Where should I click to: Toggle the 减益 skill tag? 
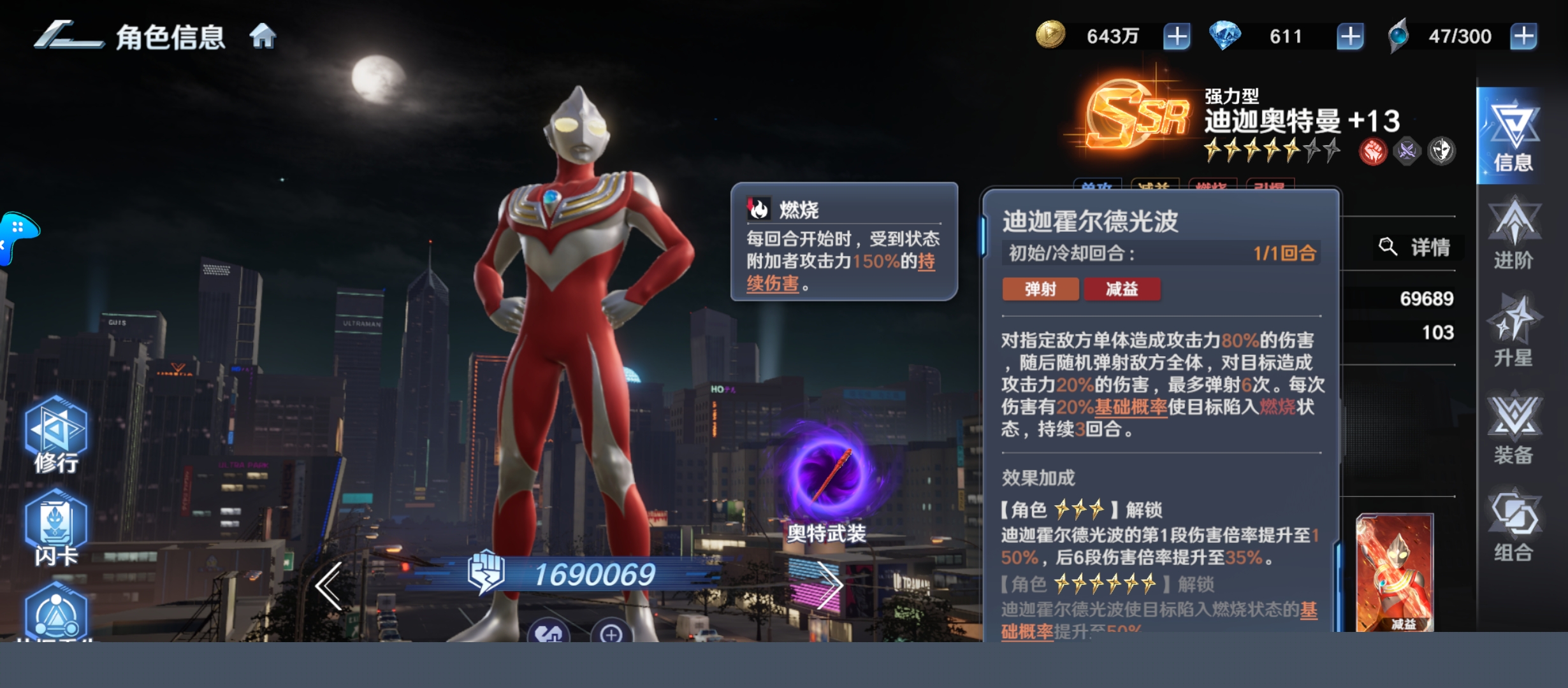point(1122,290)
